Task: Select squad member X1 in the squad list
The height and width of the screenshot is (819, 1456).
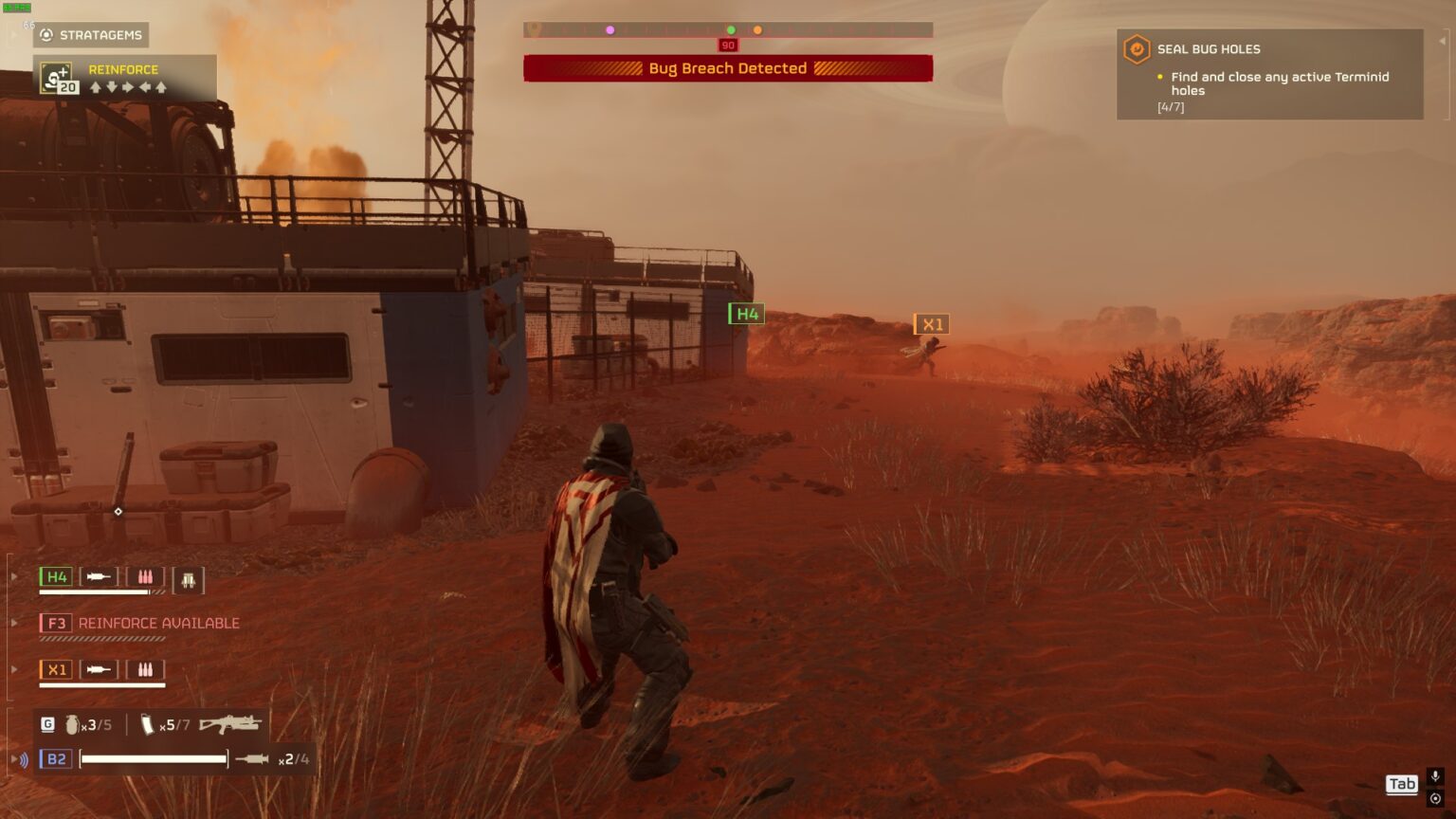Action: point(57,669)
